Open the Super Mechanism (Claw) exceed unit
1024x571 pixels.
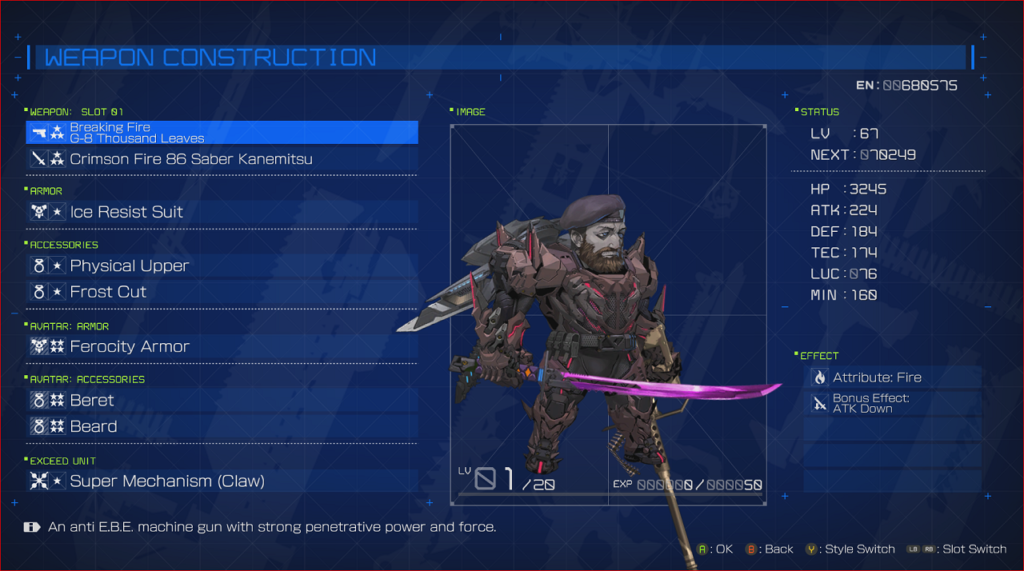click(x=222, y=481)
